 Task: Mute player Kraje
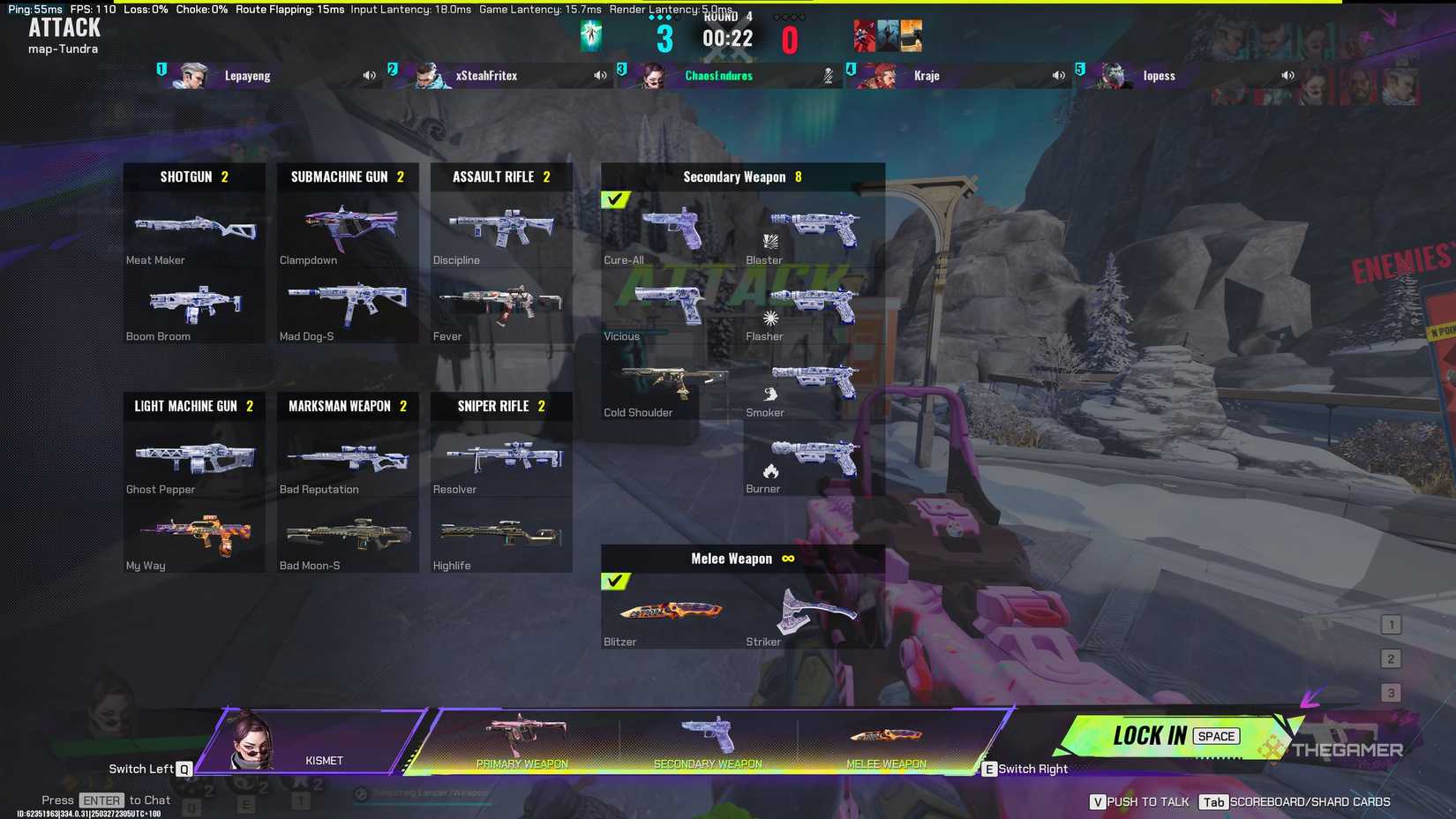tap(1058, 75)
